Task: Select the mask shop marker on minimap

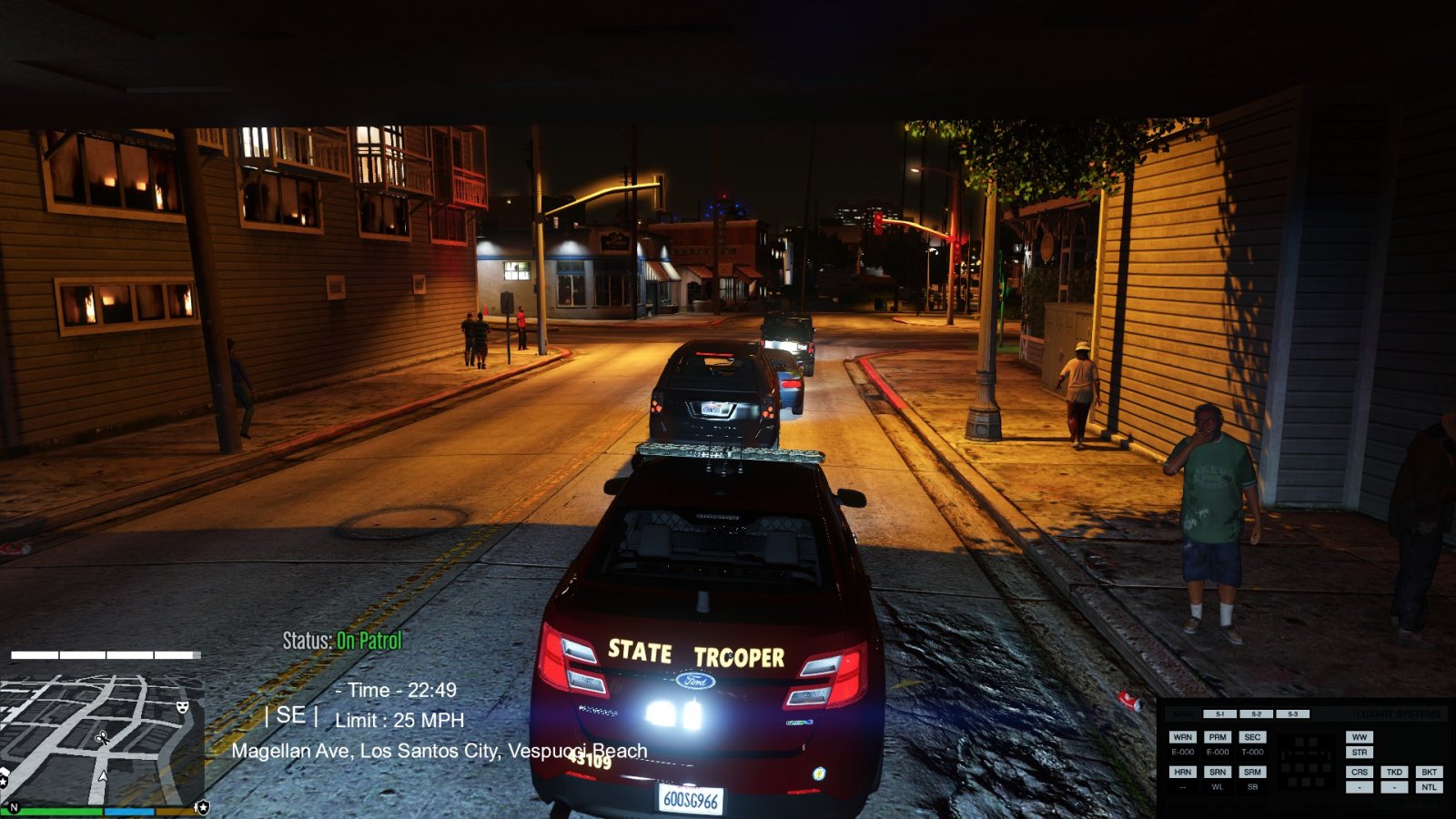Action: pyautogui.click(x=182, y=706)
